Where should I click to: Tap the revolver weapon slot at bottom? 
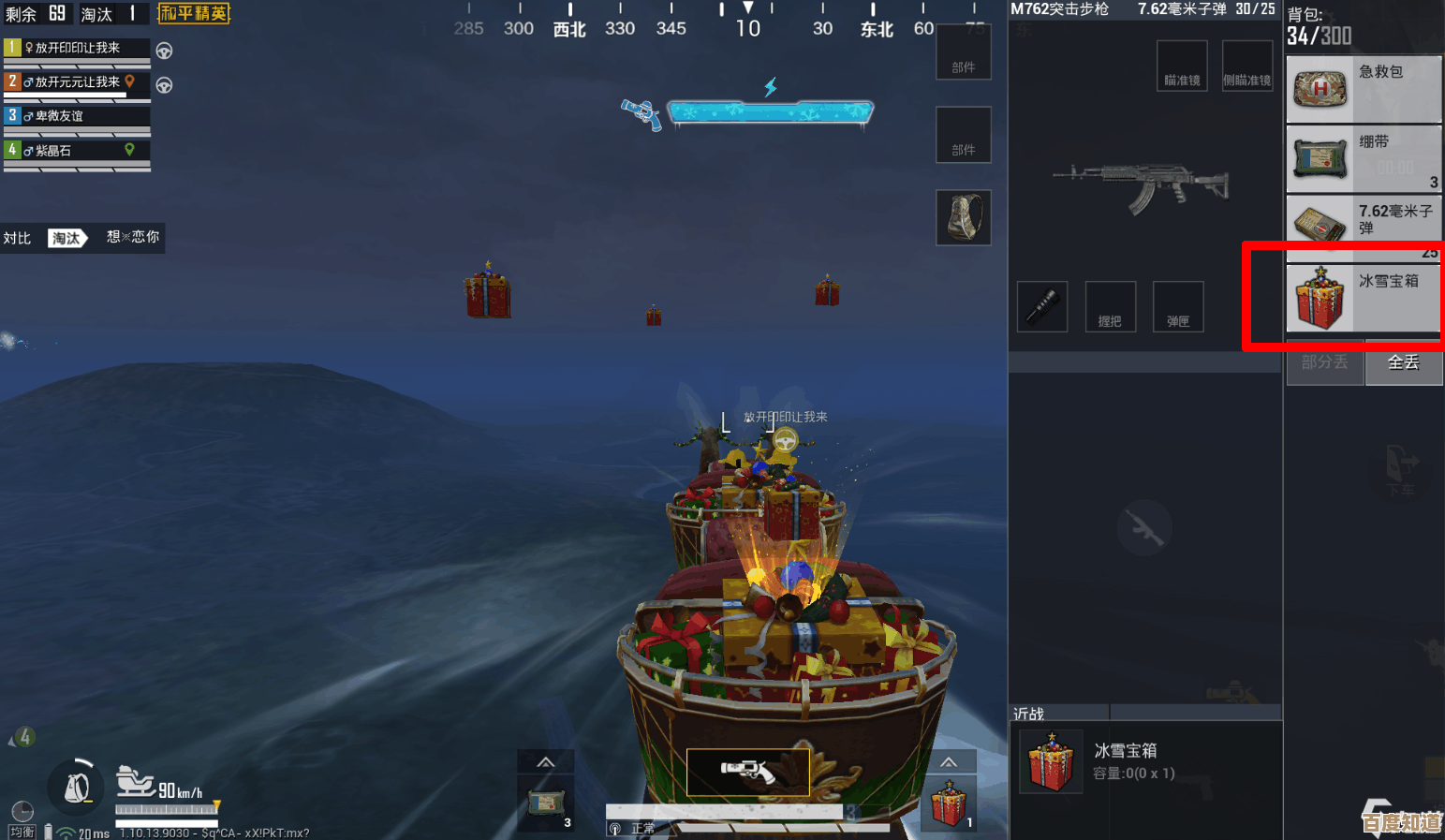[747, 772]
